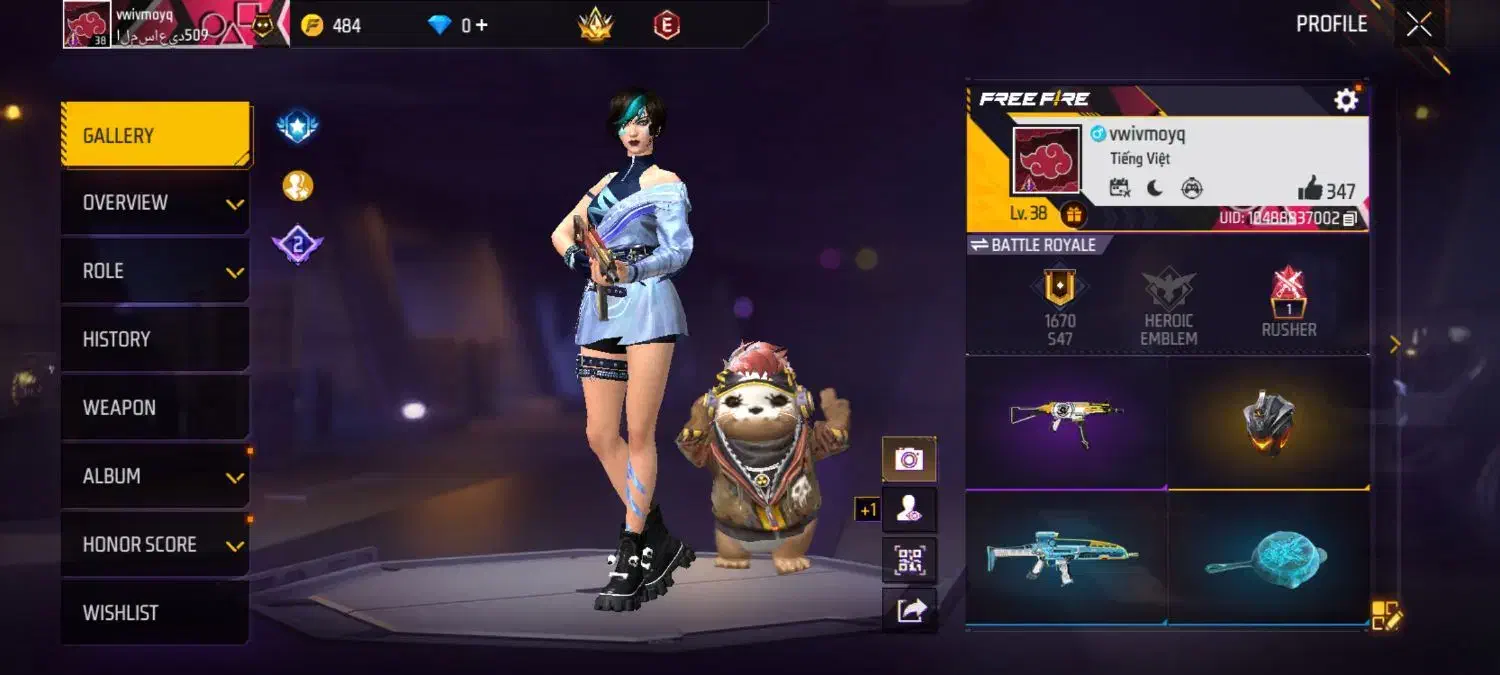
Task: Copy the player UID
Action: (x=1350, y=218)
